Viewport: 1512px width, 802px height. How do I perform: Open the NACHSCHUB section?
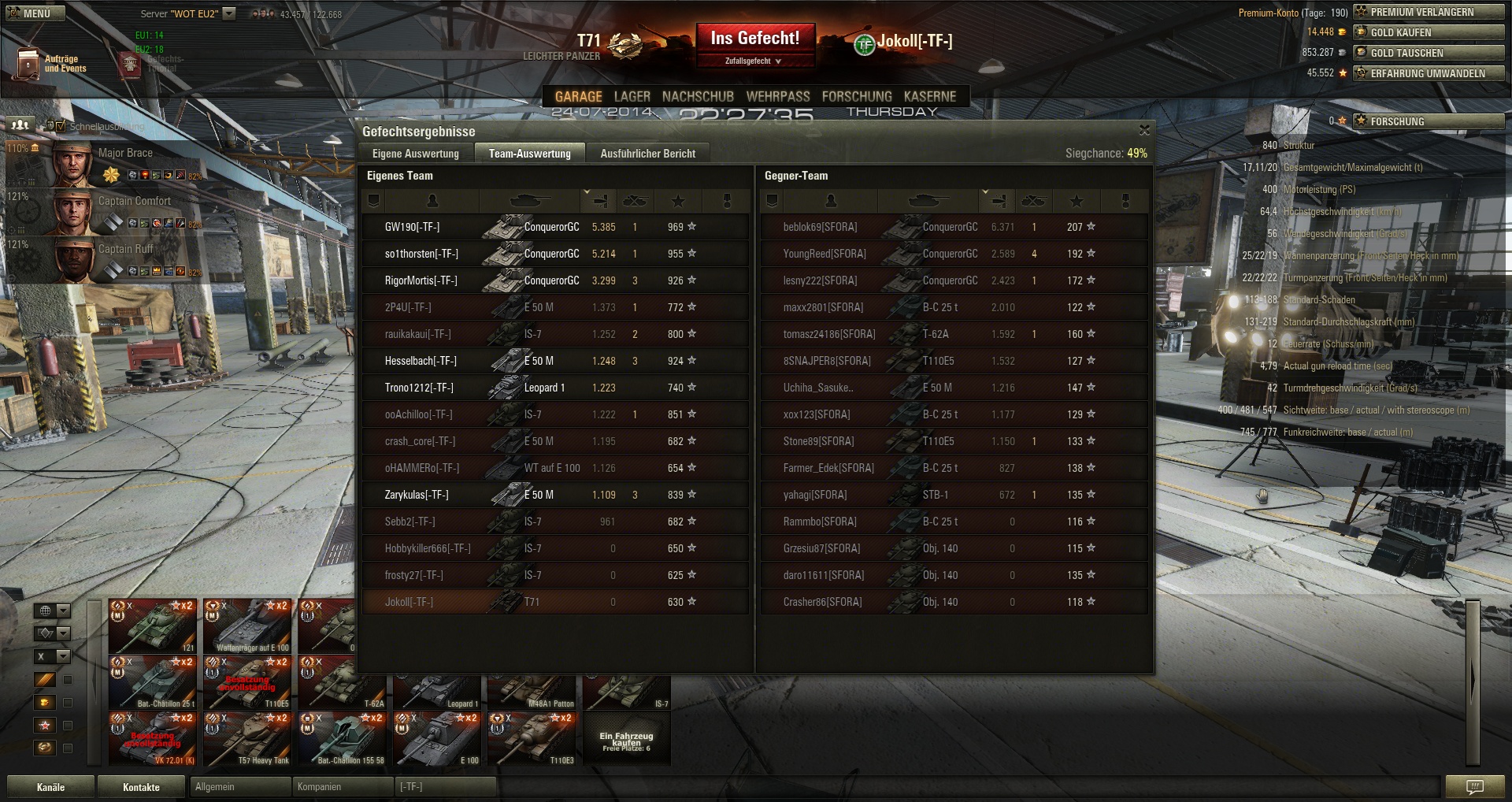click(698, 96)
